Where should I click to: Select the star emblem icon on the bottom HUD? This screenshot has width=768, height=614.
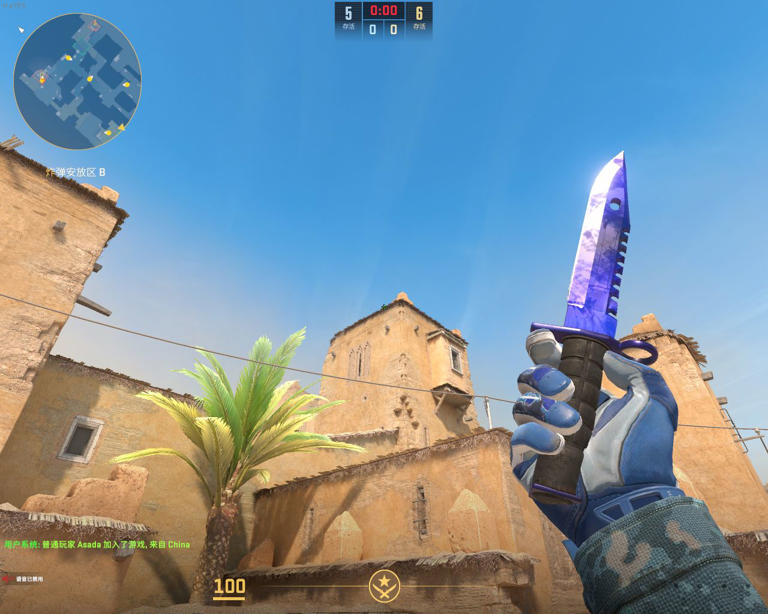tap(384, 585)
